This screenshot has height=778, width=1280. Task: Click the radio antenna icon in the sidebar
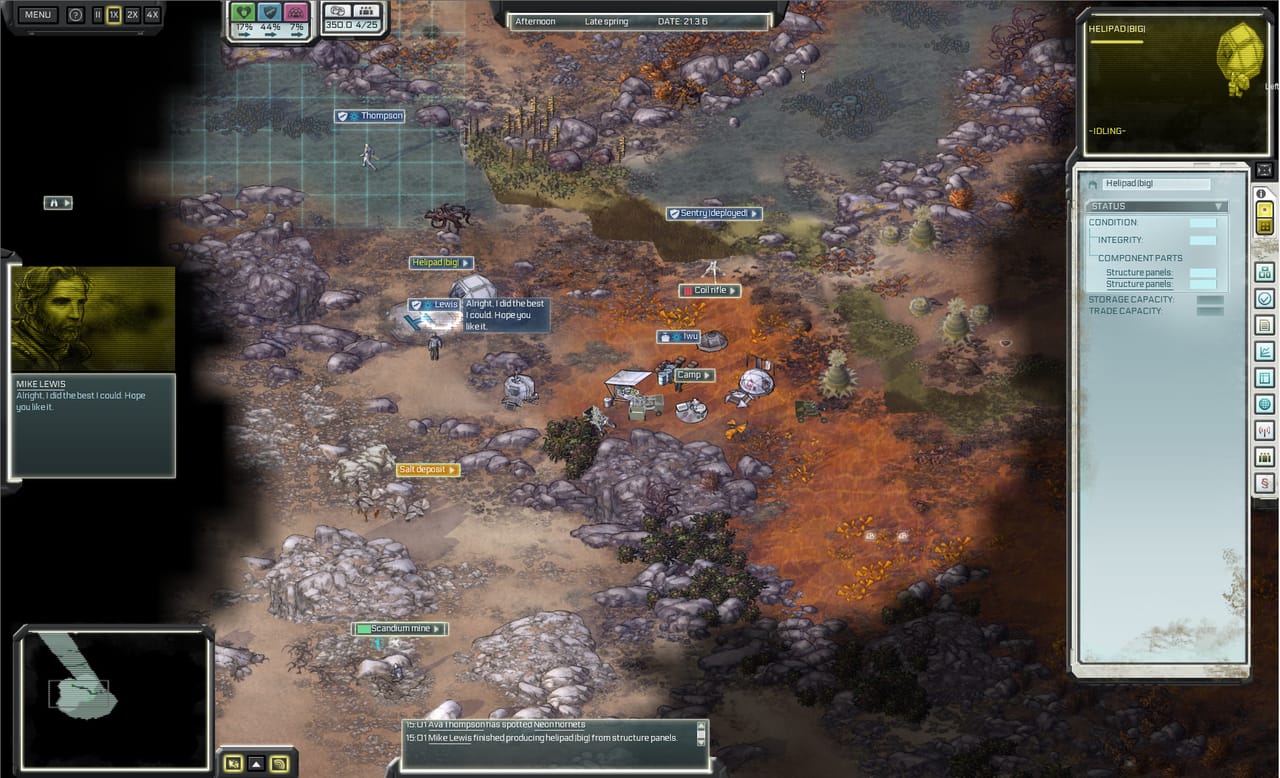(x=1264, y=430)
